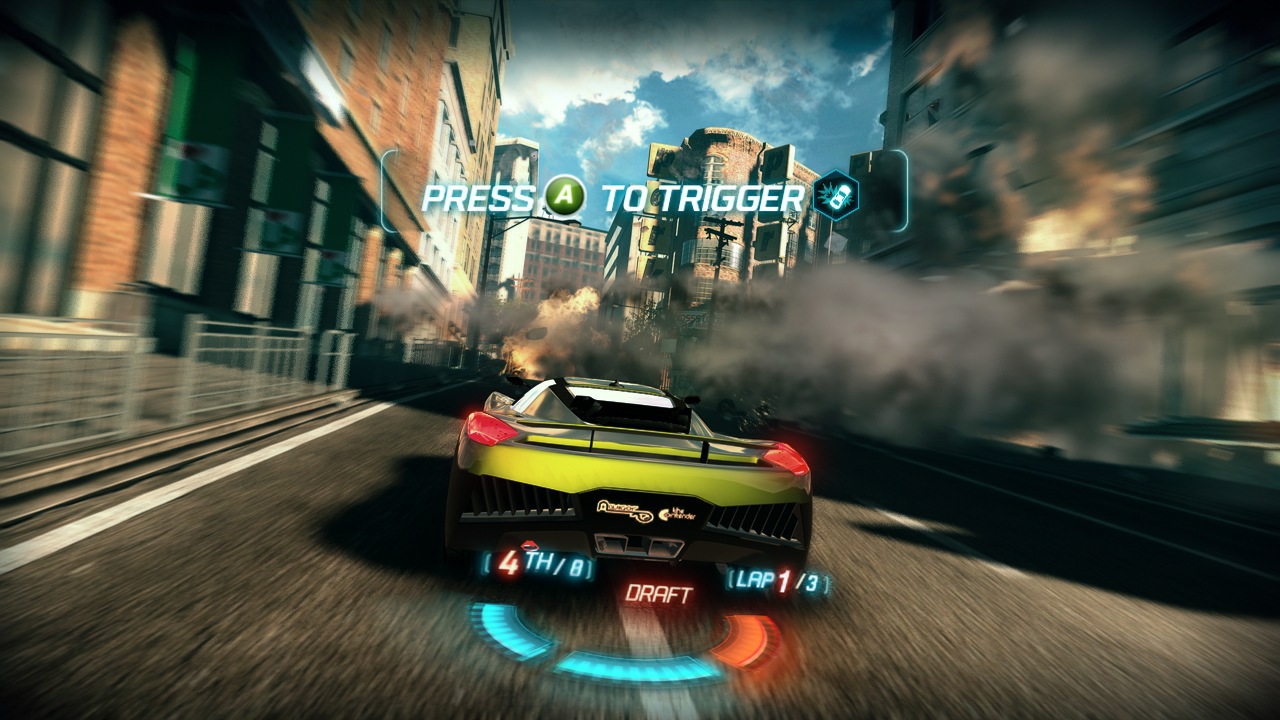Click the DRAFT indicator label
The image size is (1280, 720).
pos(660,592)
